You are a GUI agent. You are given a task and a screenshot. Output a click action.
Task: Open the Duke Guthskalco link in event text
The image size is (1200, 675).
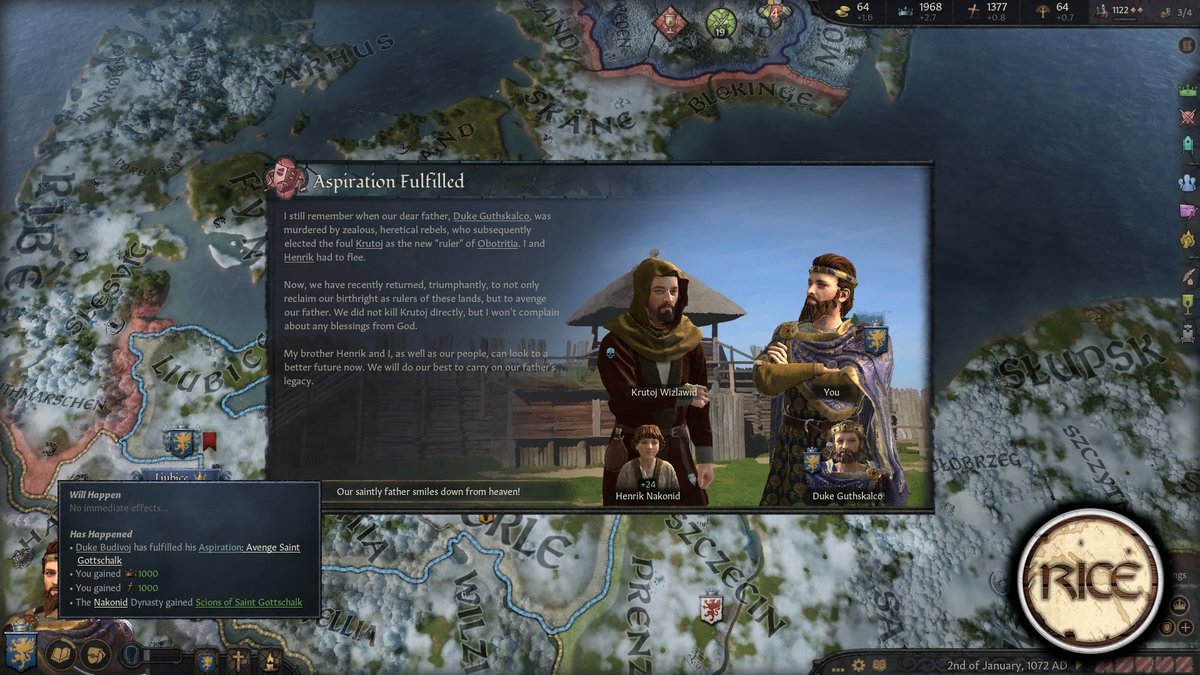click(x=490, y=216)
